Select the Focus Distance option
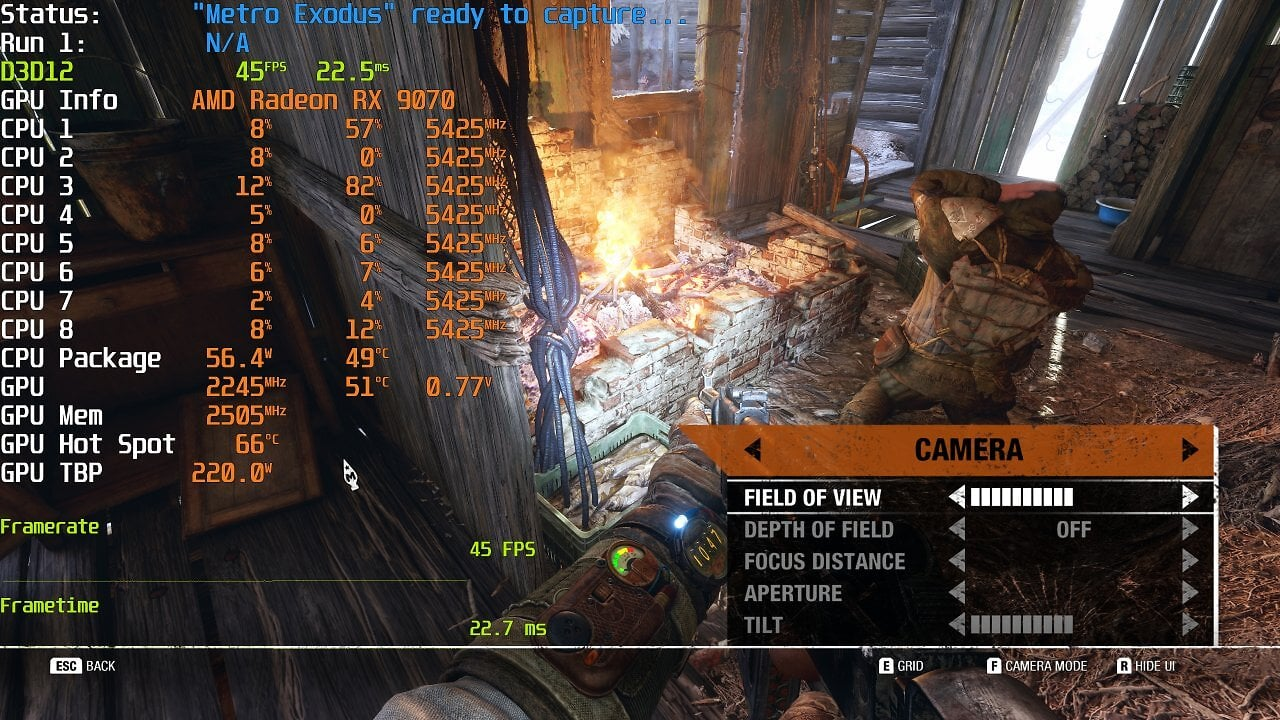Screen dimensions: 1280x720 [824, 561]
